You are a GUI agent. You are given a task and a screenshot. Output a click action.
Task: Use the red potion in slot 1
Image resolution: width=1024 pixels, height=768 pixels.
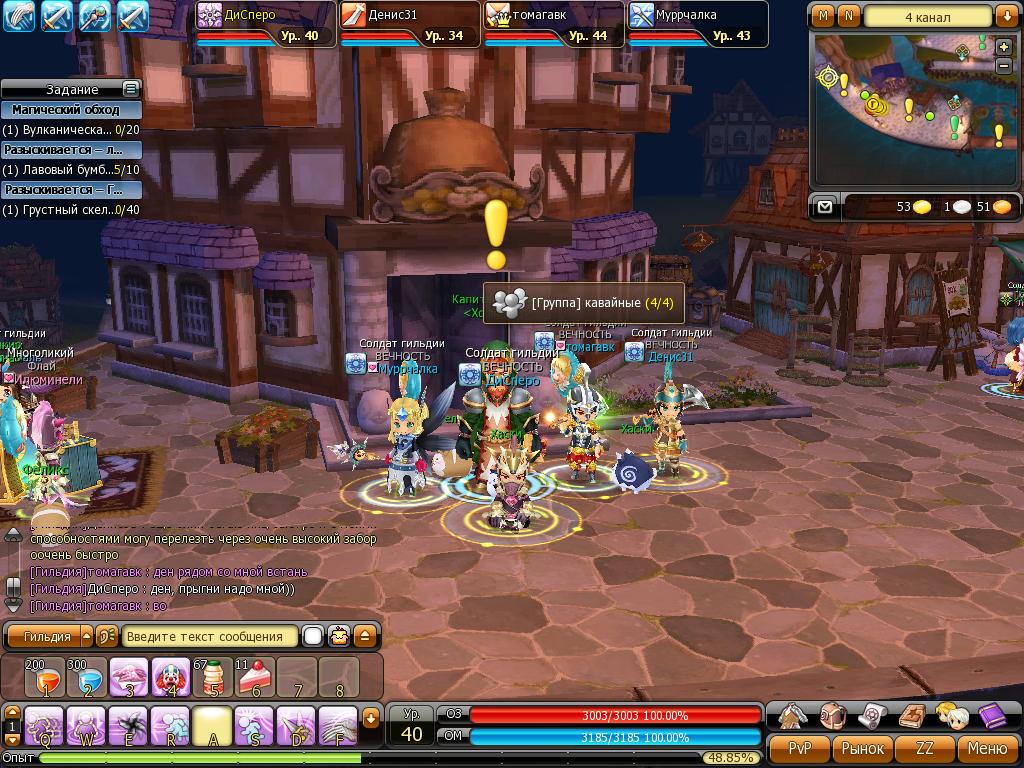45,677
